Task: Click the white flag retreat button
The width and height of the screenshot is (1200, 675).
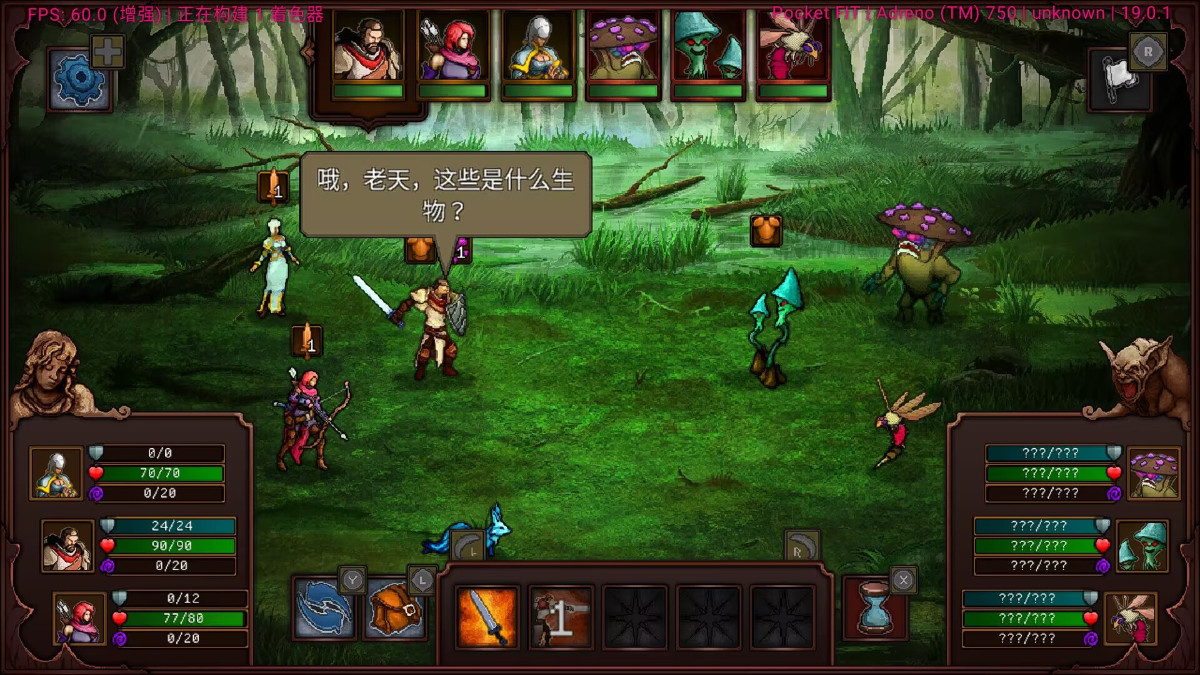Action: [1119, 79]
